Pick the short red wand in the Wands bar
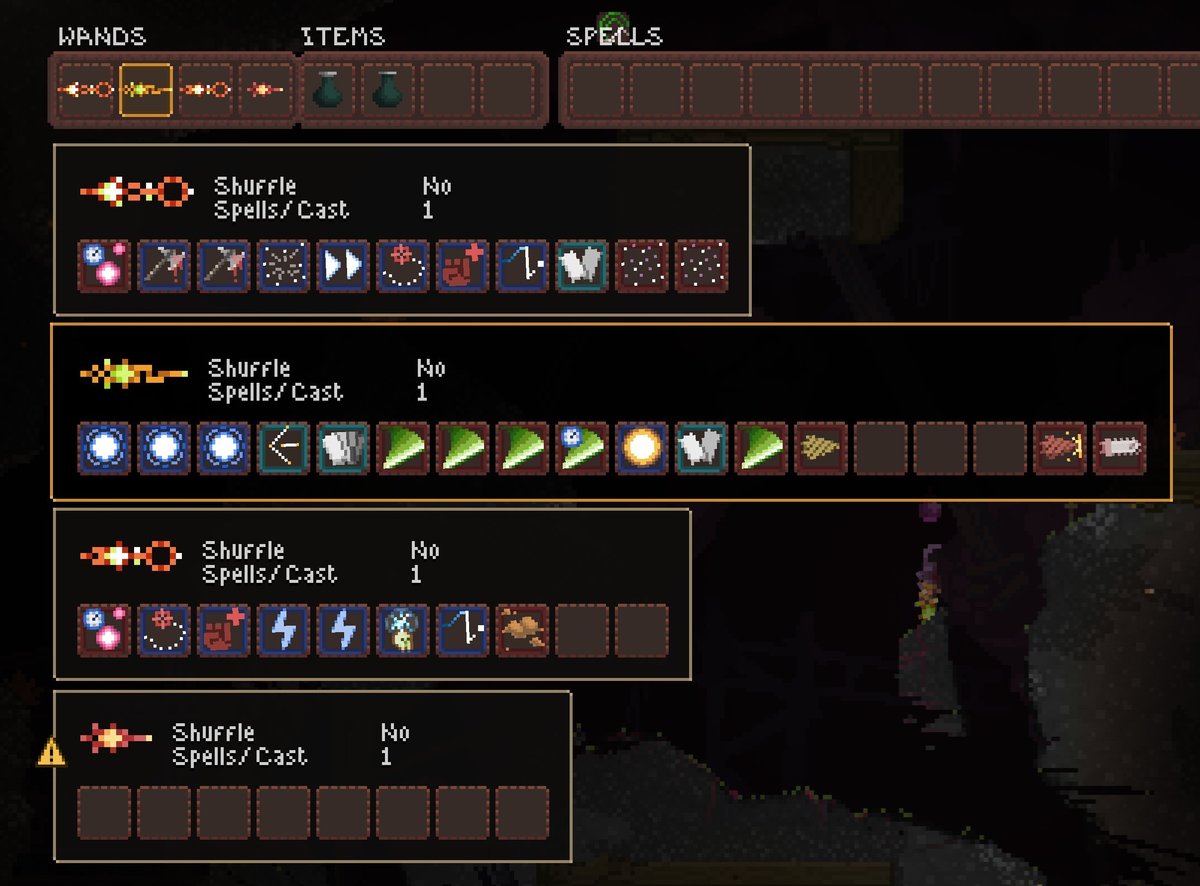 tap(266, 90)
